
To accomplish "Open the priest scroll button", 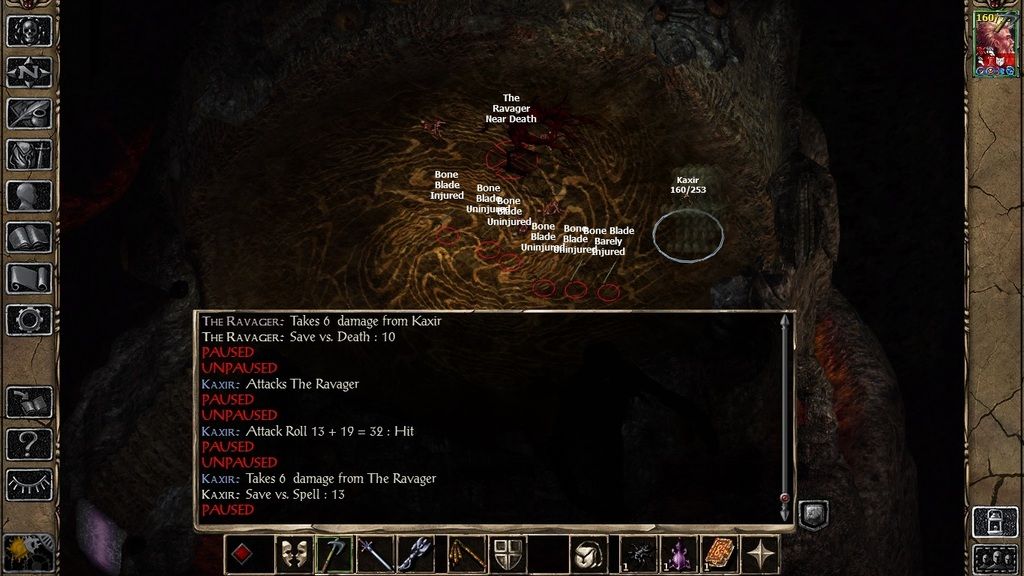I will [29, 278].
